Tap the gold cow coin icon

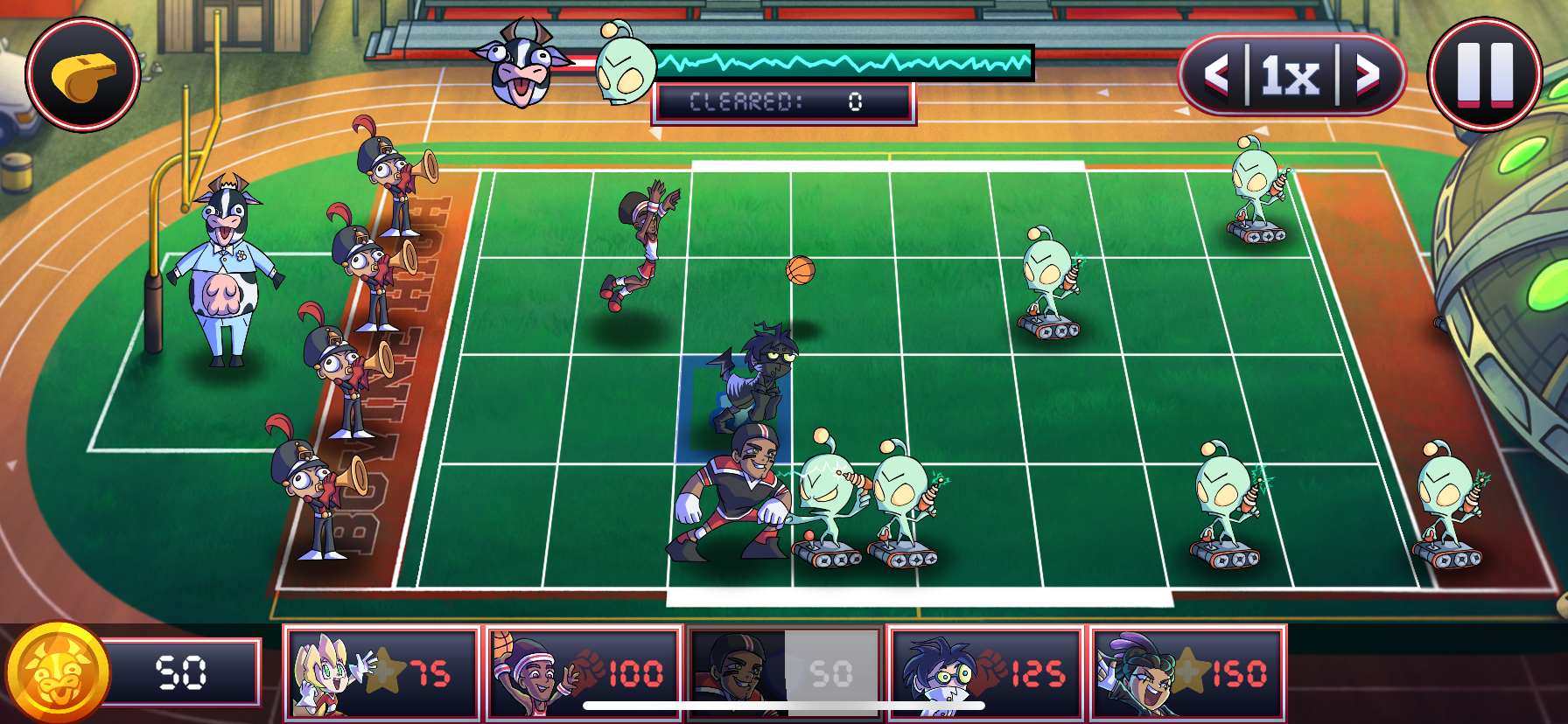tap(58, 672)
